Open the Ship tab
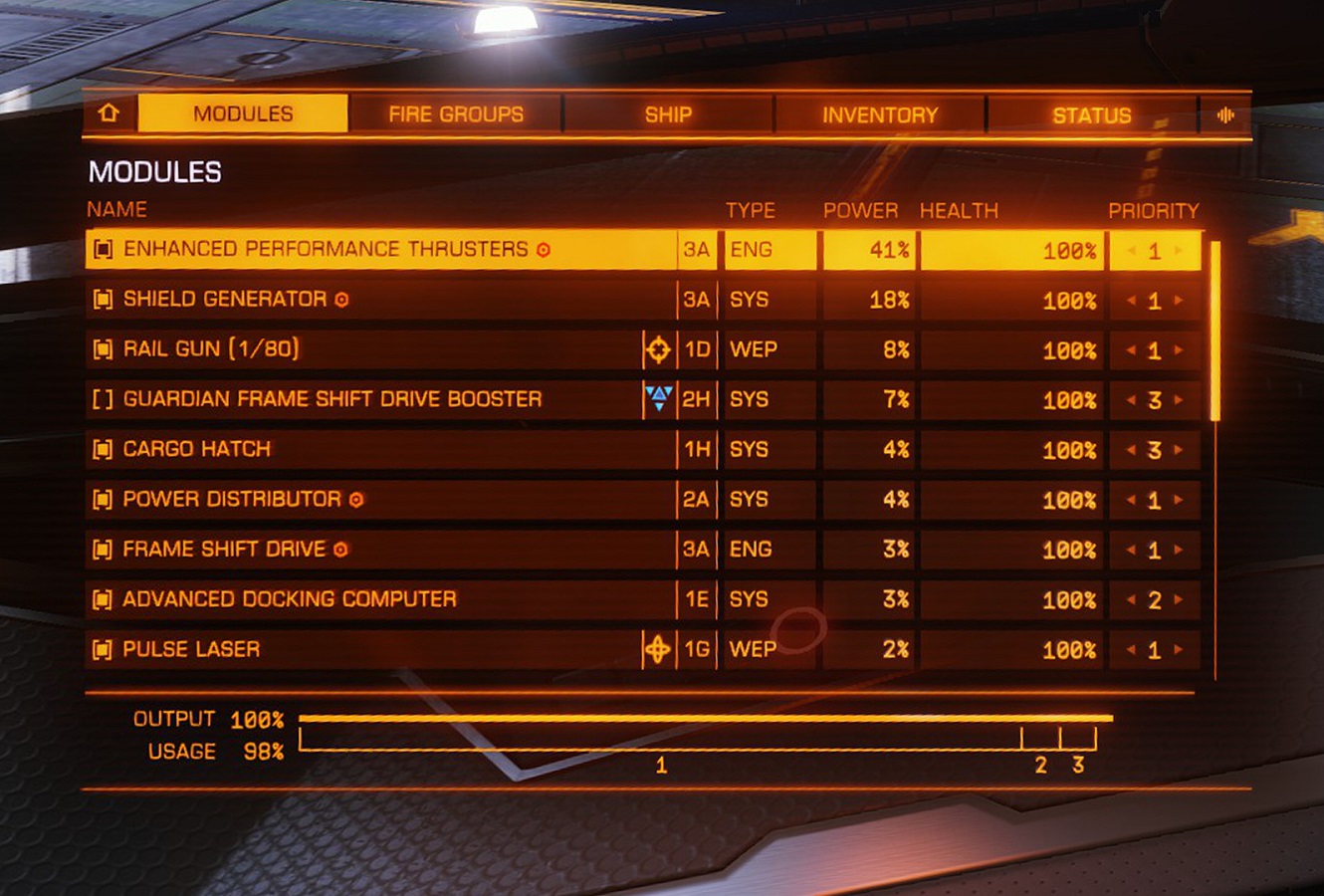The height and width of the screenshot is (896, 1324). (668, 114)
